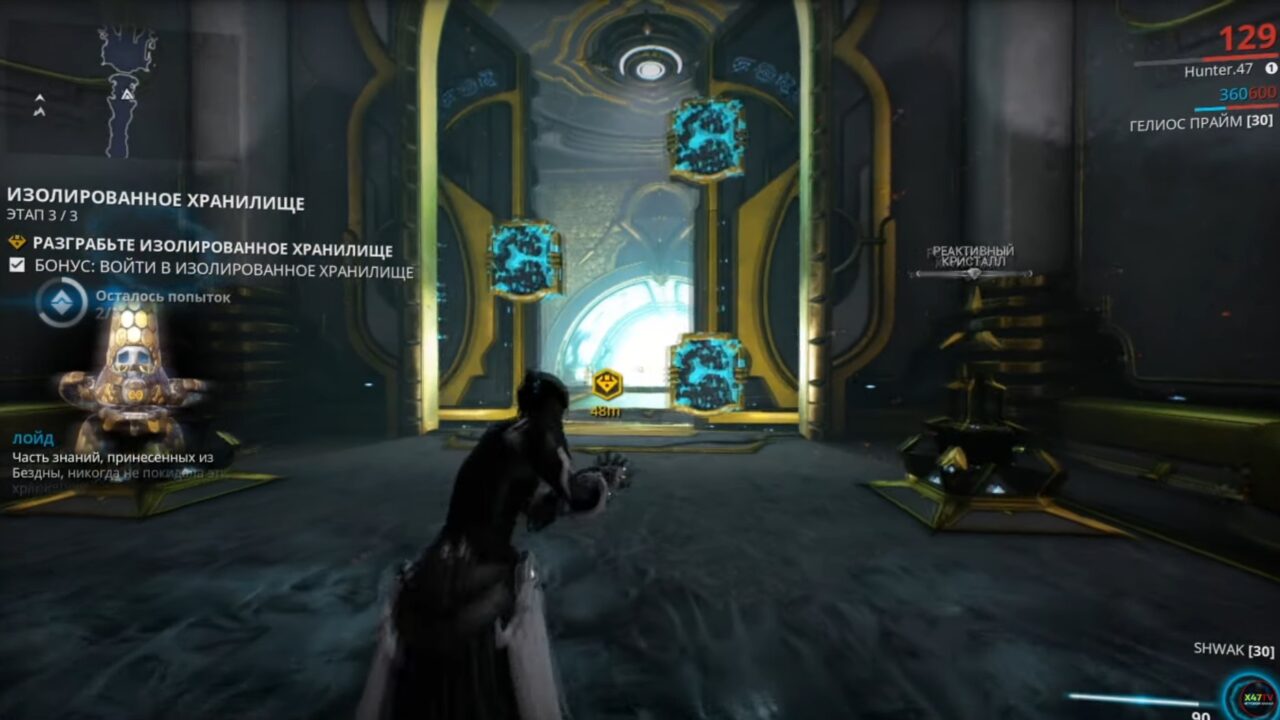
Task: Click the Hunter.47 player name
Action: pos(1218,71)
